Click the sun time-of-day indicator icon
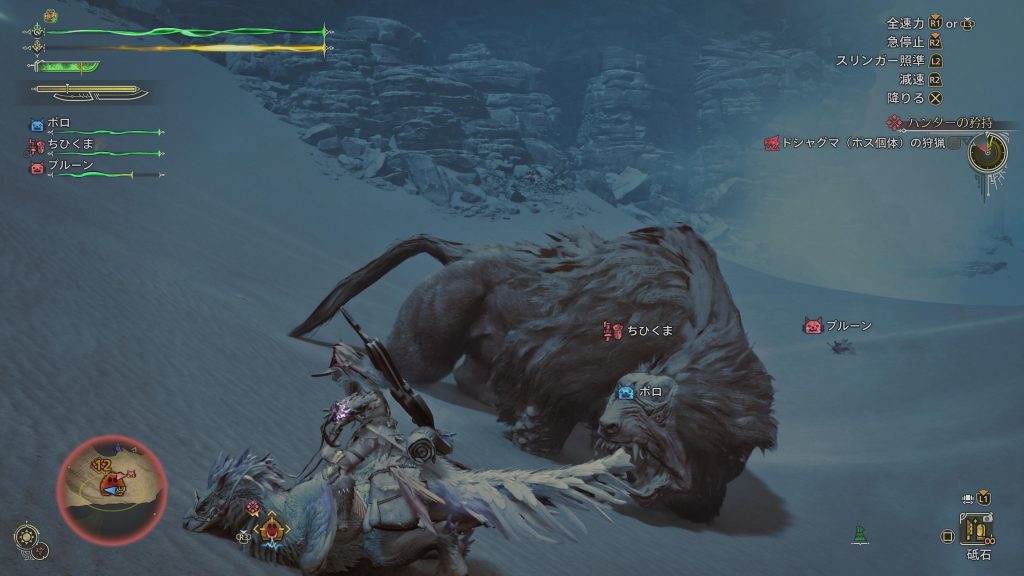Image resolution: width=1024 pixels, height=576 pixels. tap(25, 535)
